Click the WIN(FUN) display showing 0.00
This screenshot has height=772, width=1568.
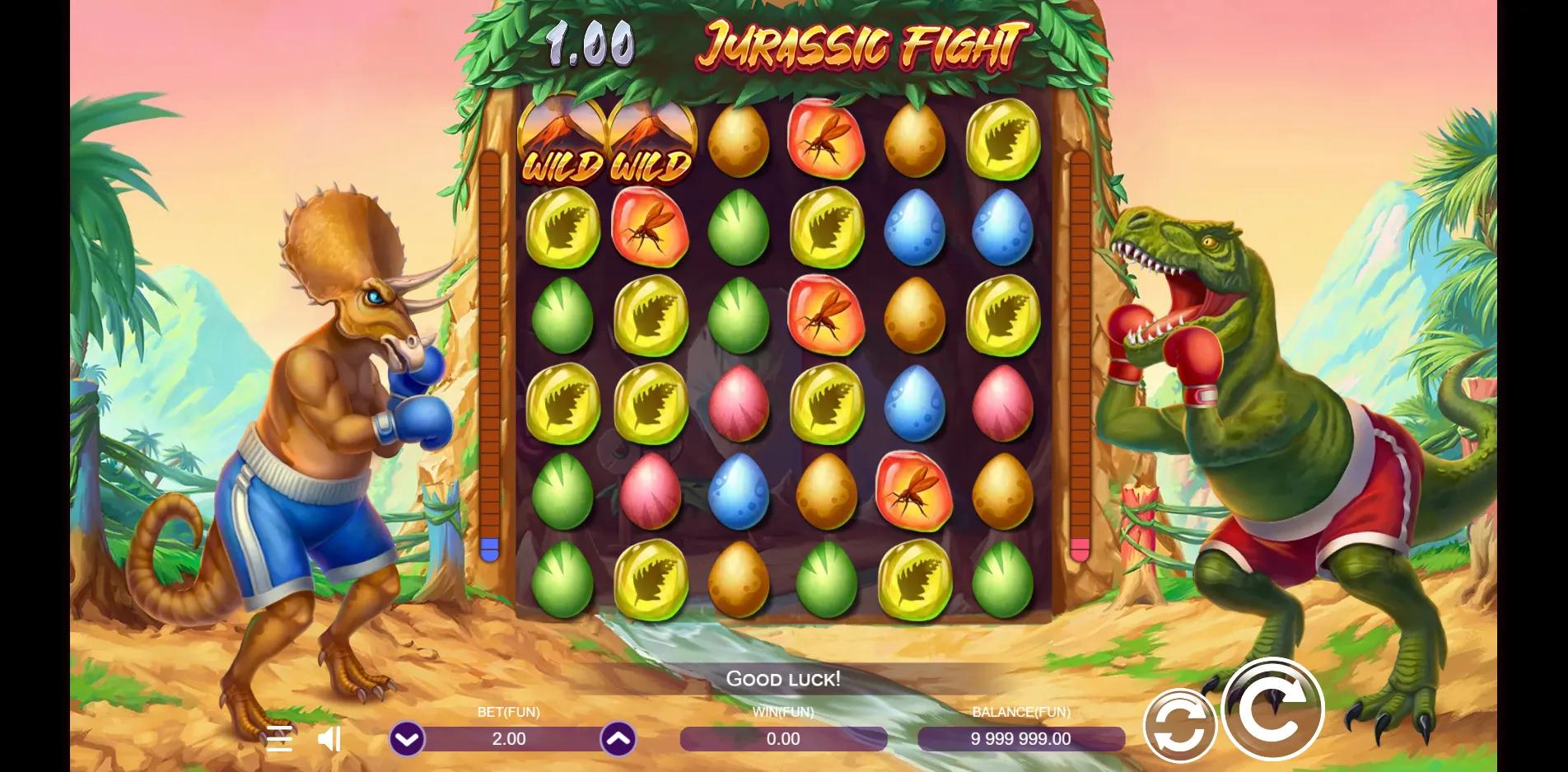point(785,739)
